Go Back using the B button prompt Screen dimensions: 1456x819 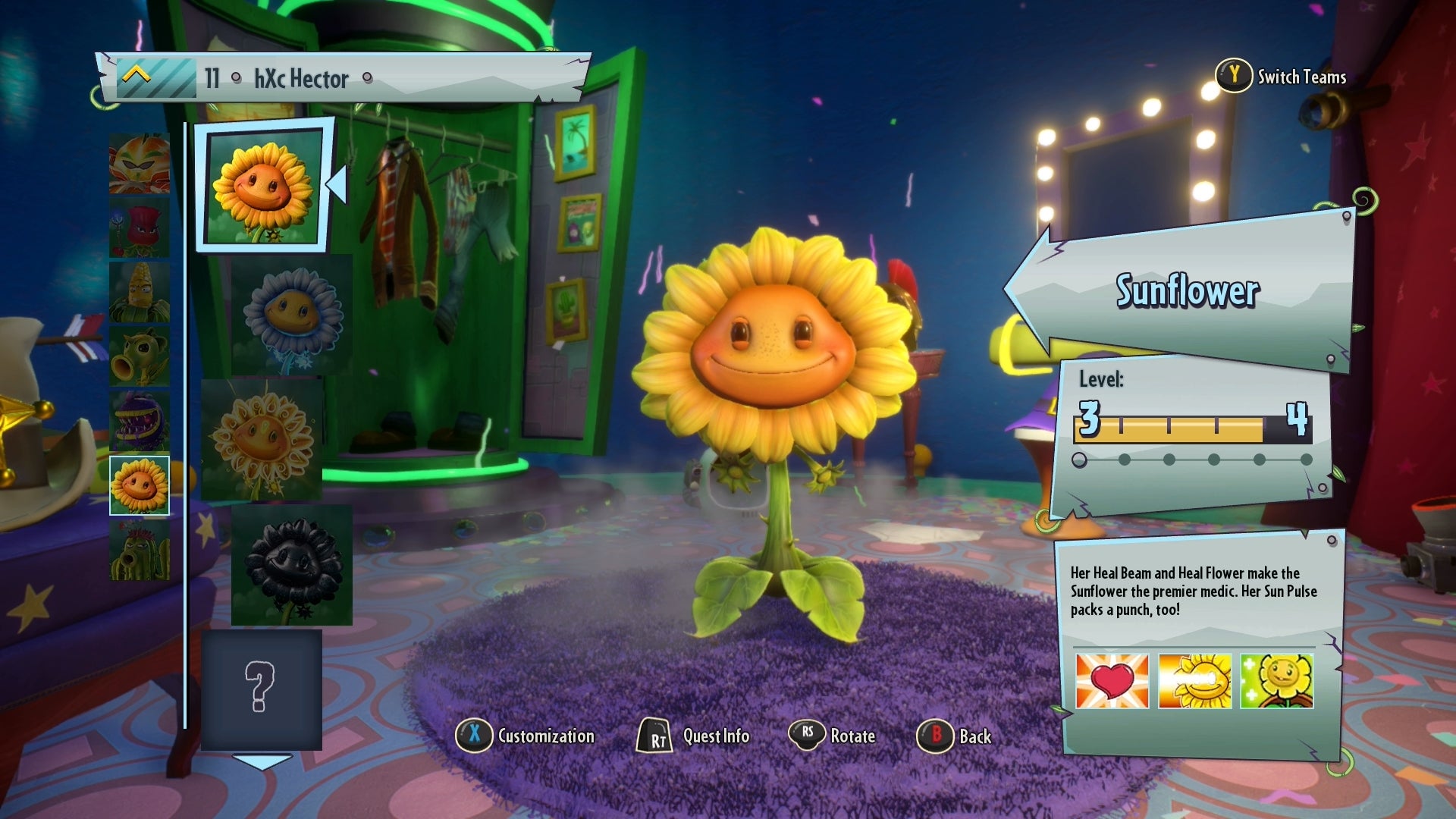(934, 735)
